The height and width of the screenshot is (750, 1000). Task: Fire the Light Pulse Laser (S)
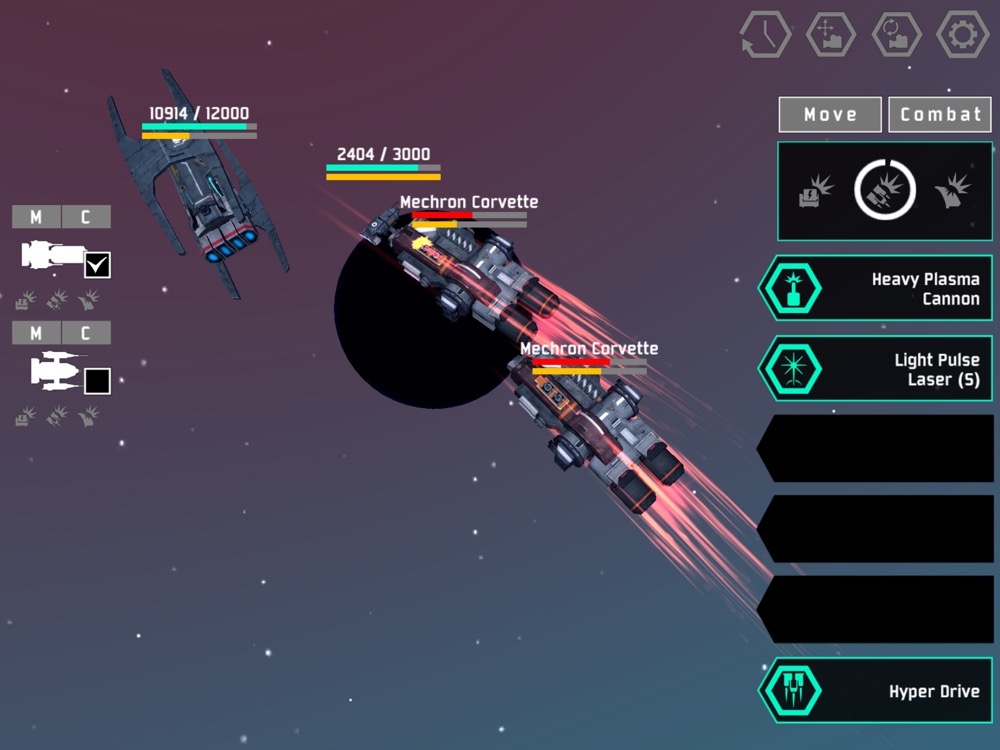[875, 369]
